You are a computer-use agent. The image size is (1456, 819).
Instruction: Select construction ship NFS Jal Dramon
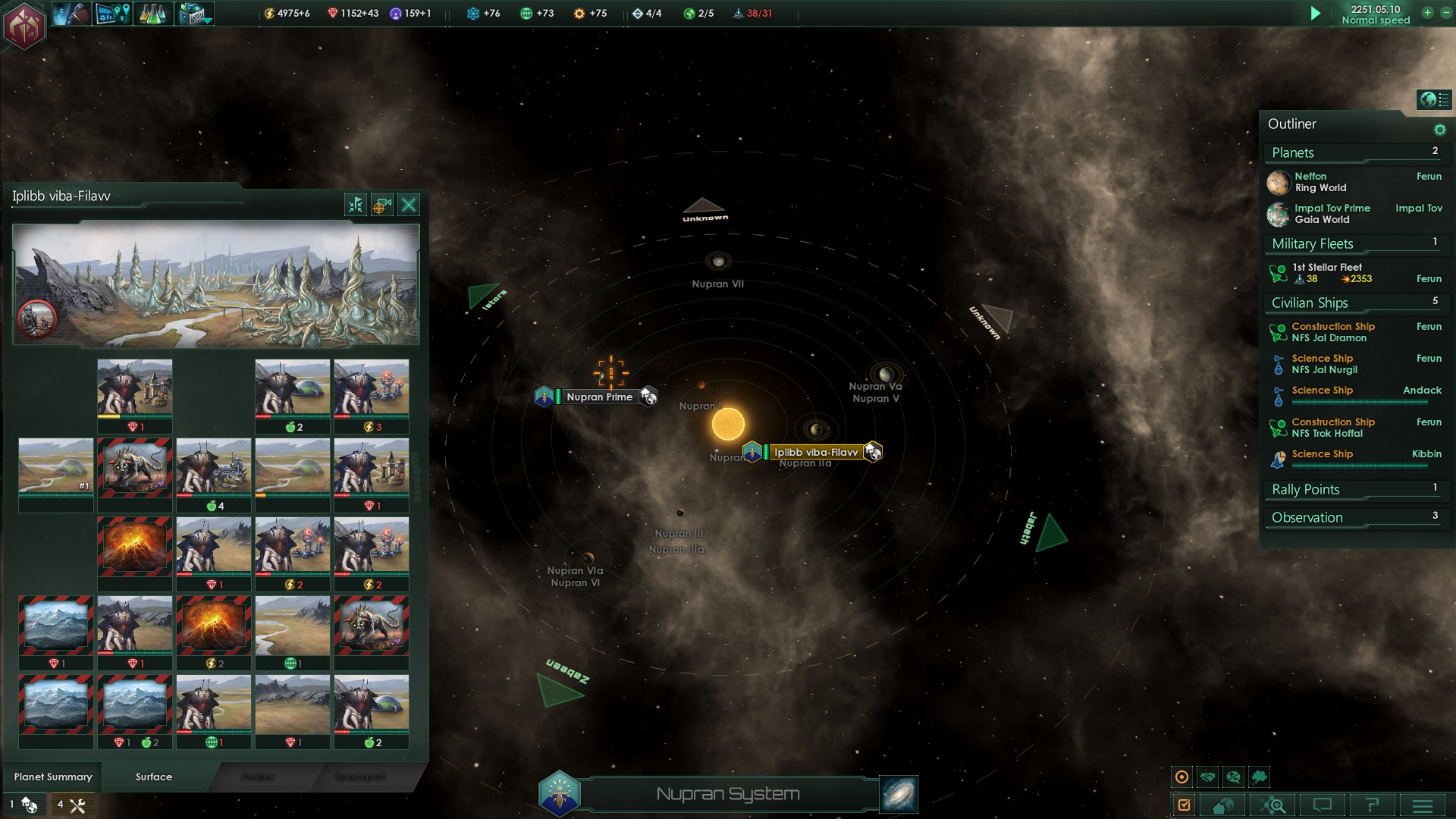(x=1332, y=332)
